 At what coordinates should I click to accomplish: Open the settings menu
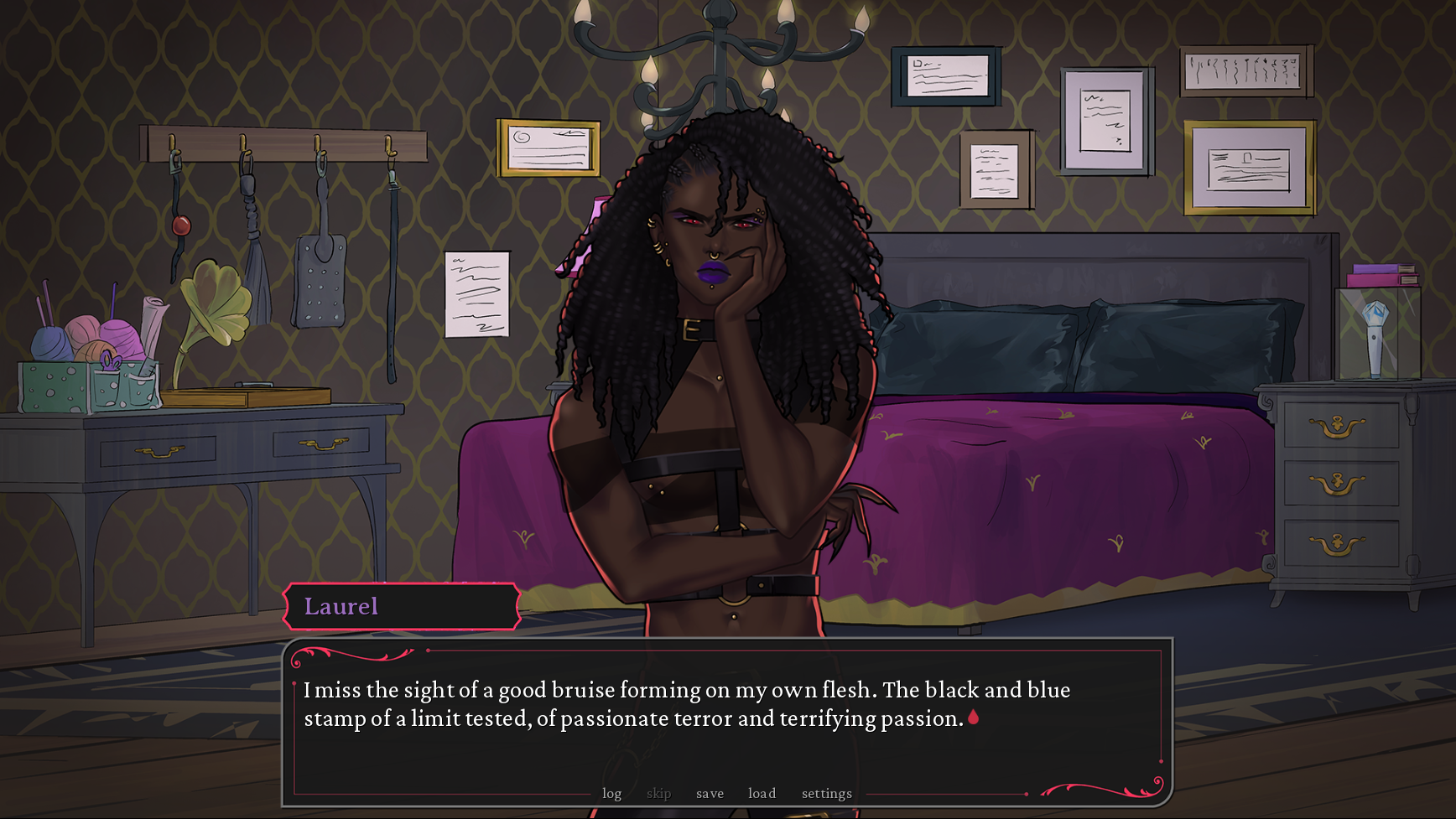click(826, 793)
